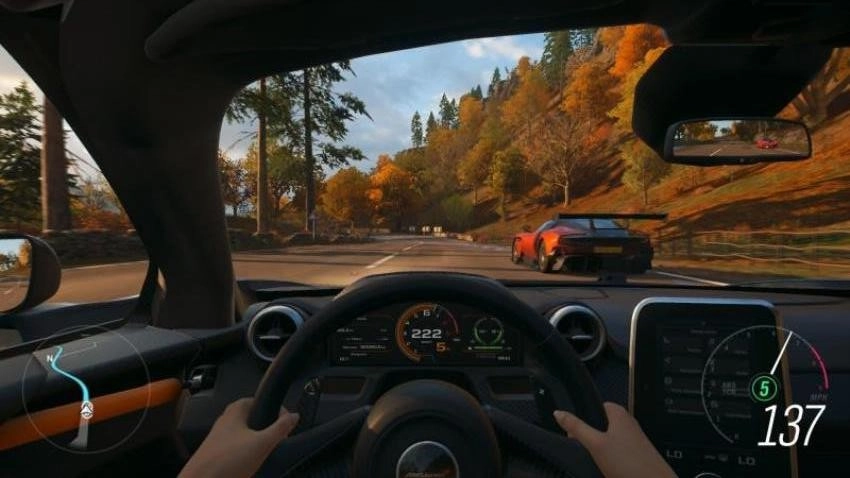Open the circular minimap
The height and width of the screenshot is (478, 850).
tap(86, 388)
